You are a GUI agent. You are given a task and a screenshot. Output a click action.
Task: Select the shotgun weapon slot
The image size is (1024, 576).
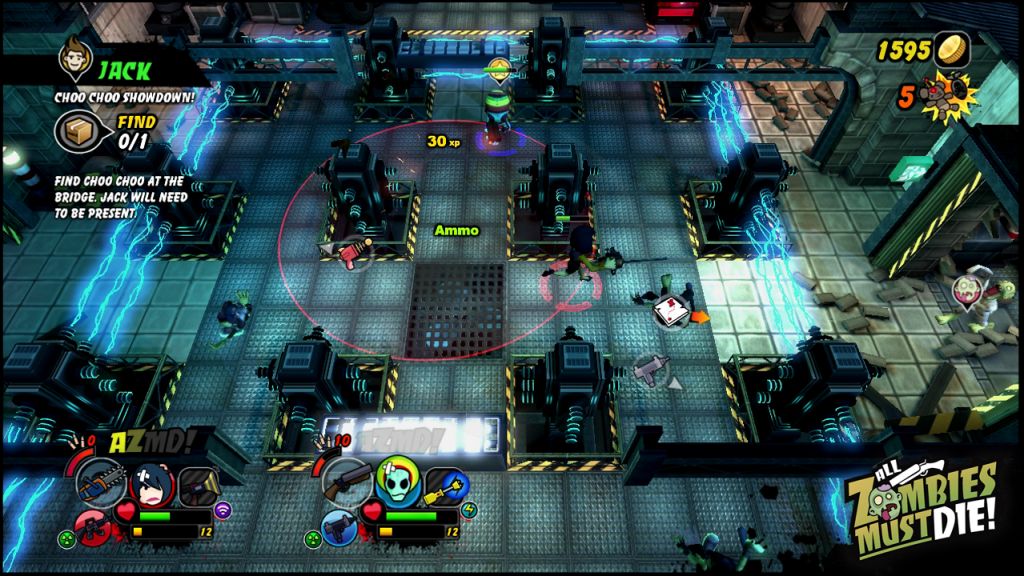[x=347, y=483]
